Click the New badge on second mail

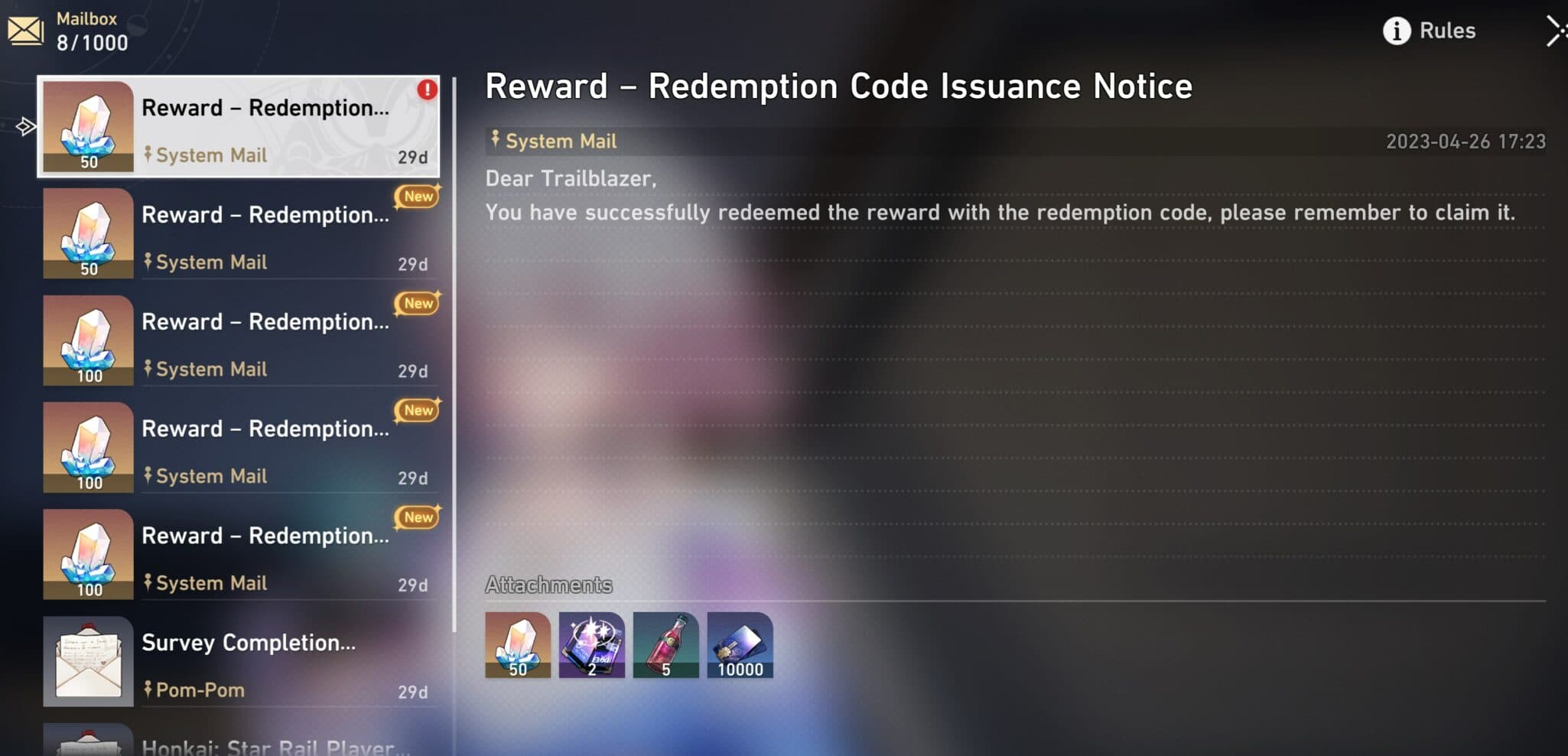click(x=417, y=197)
